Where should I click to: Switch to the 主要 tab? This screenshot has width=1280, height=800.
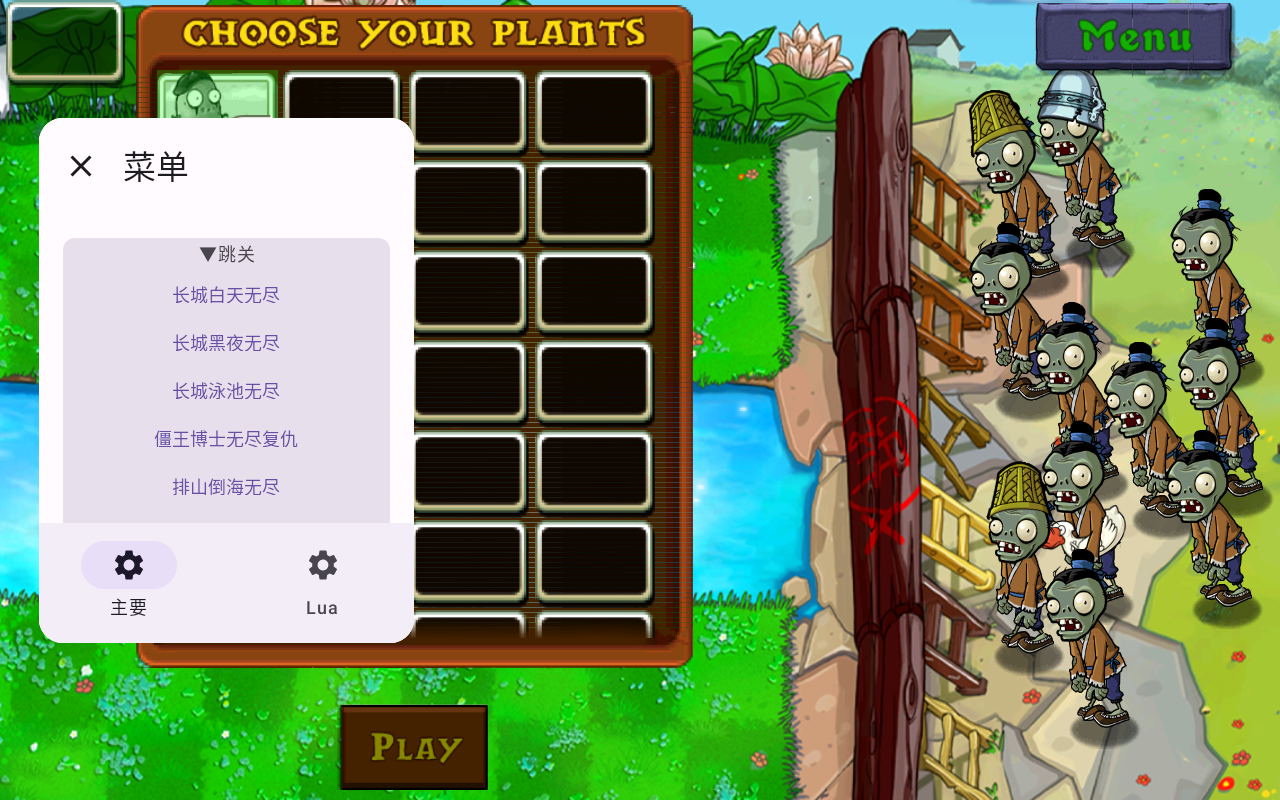click(x=129, y=580)
